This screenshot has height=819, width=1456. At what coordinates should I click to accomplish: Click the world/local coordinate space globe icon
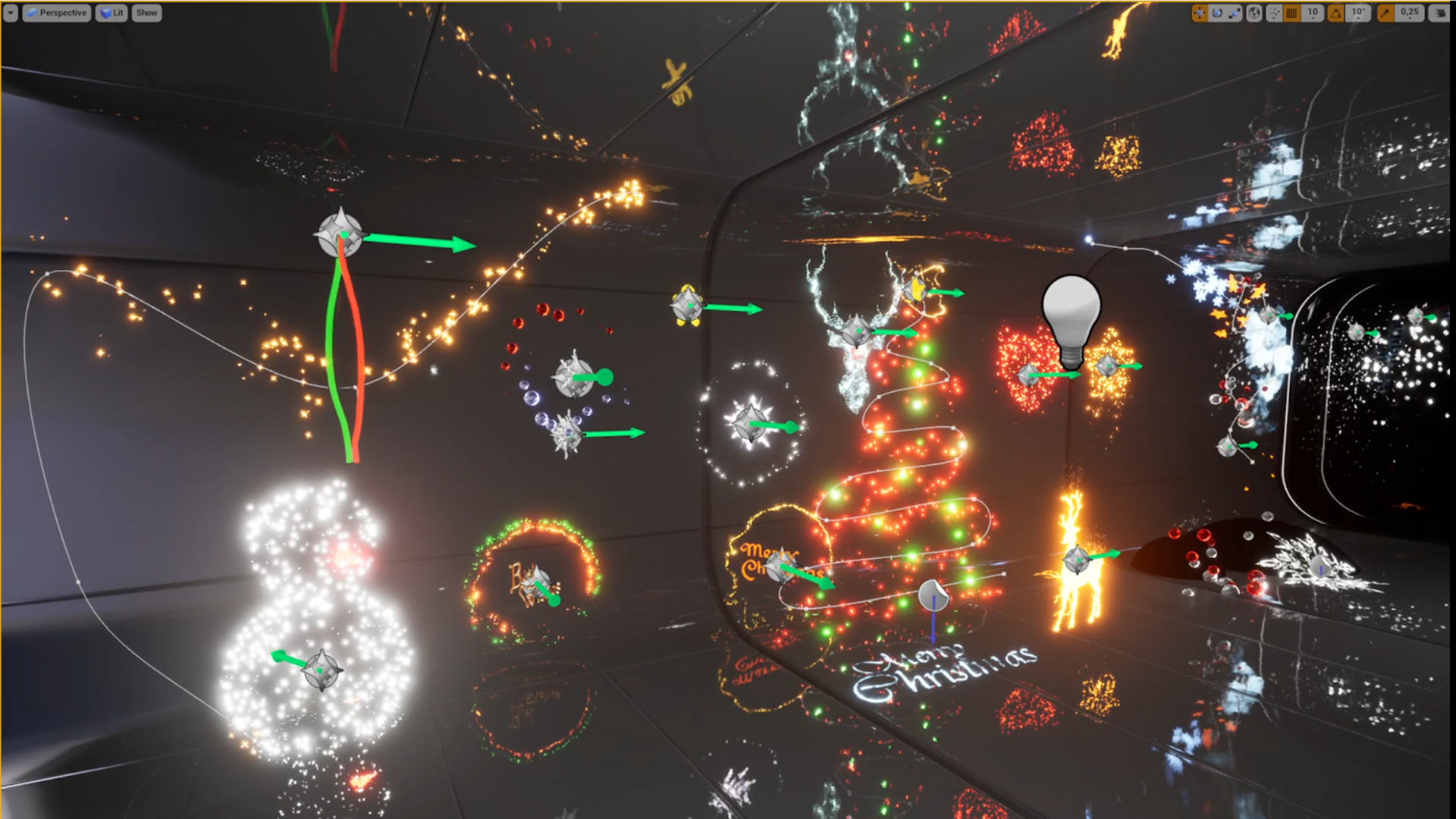[x=1254, y=13]
